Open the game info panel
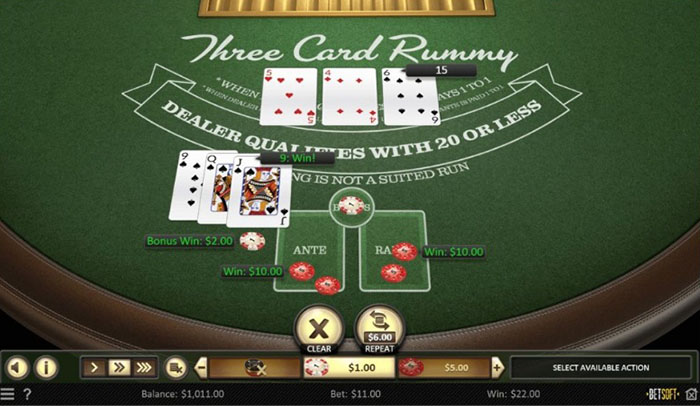This screenshot has width=700, height=406. pos(47,366)
